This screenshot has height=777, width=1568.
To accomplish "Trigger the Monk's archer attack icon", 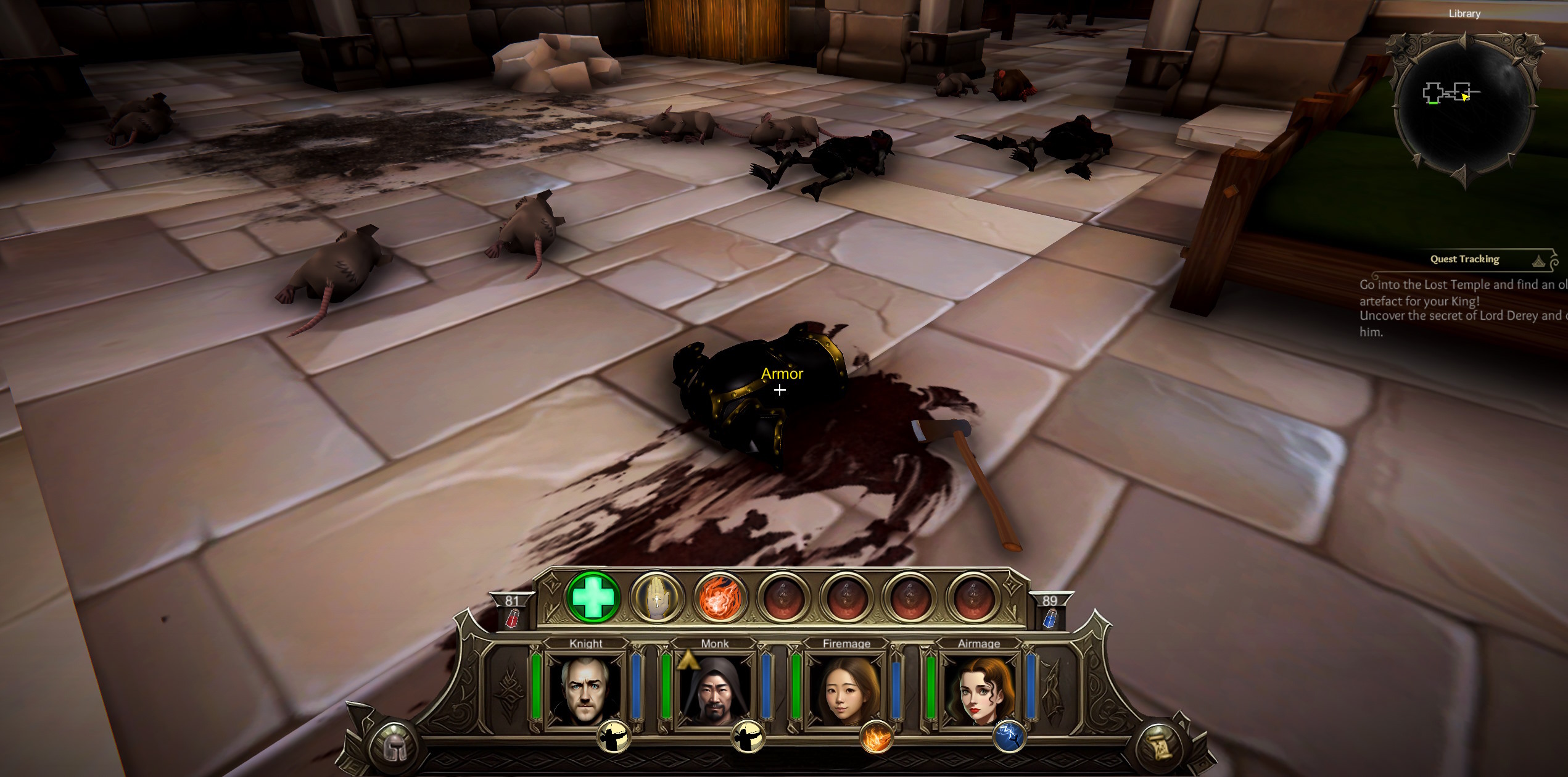I will click(748, 737).
